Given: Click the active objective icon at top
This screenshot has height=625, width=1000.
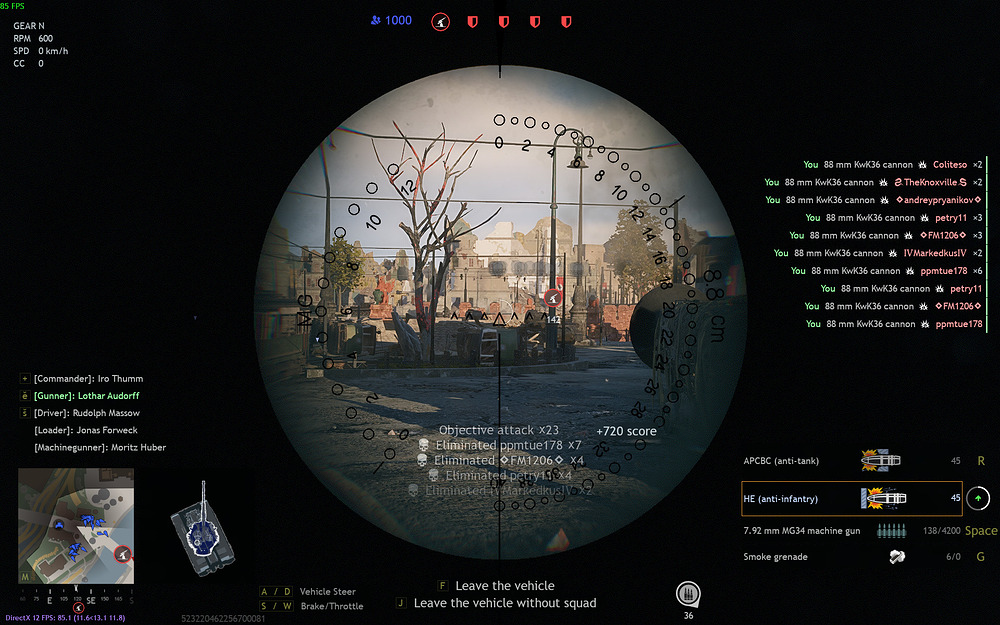Looking at the screenshot, I should coord(440,21).
